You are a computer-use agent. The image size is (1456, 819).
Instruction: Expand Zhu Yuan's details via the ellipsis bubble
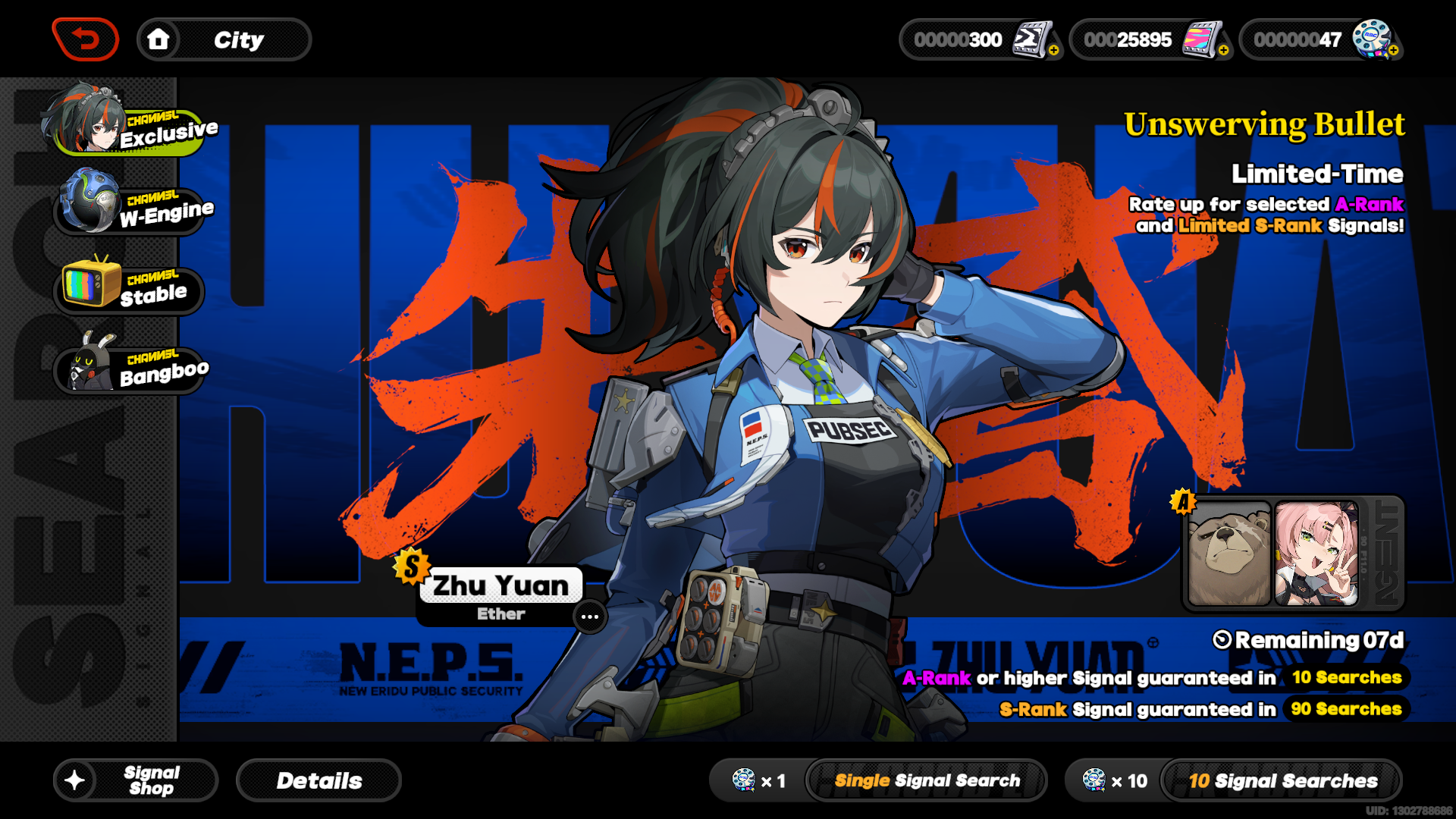click(589, 617)
